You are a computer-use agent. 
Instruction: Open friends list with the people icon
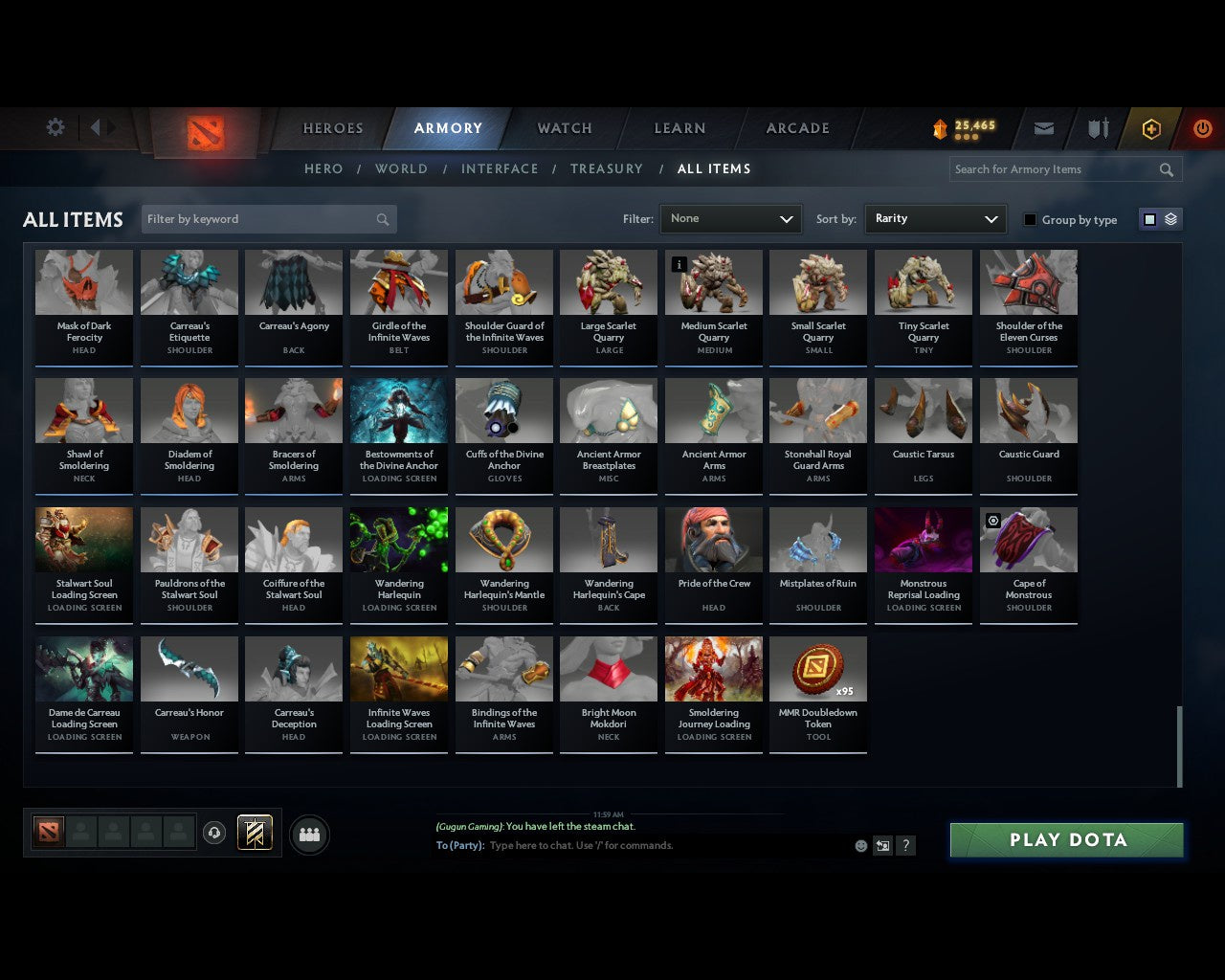(308, 835)
